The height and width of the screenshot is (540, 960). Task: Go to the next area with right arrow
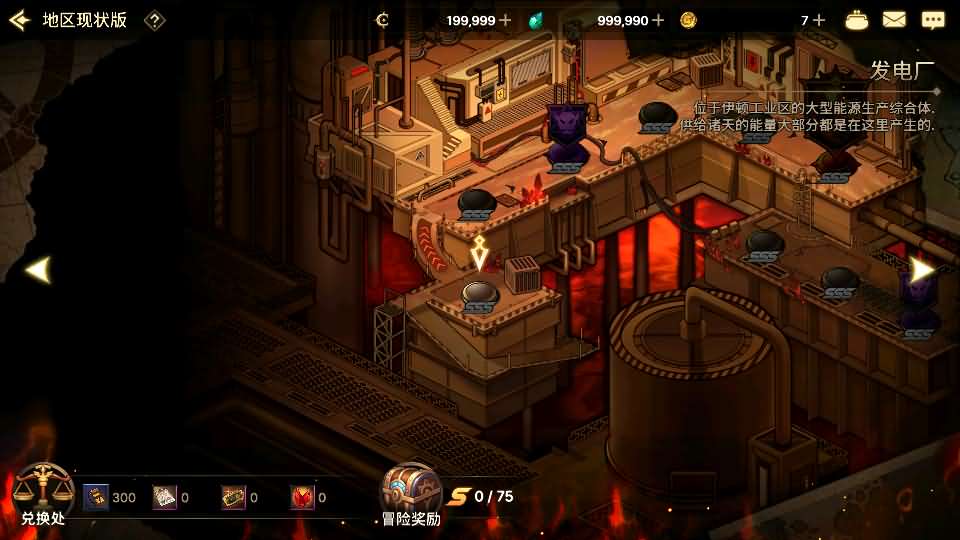pos(922,270)
